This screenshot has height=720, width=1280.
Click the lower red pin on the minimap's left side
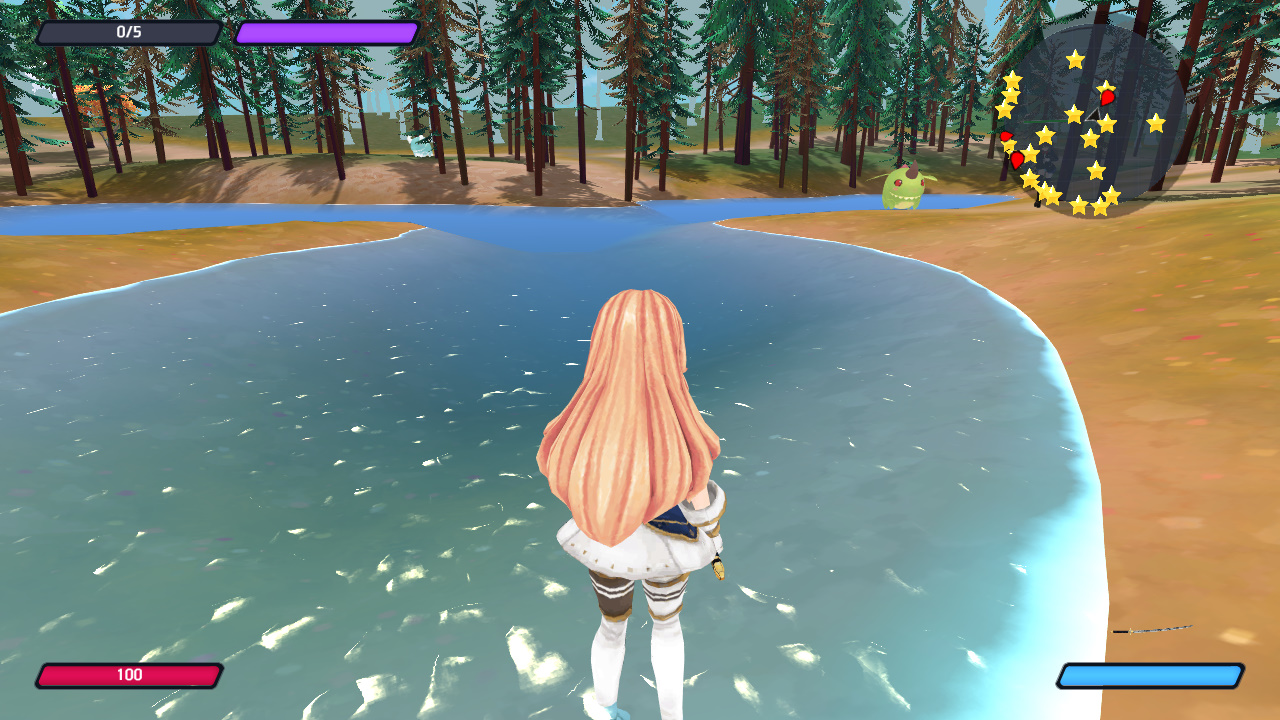[x=1016, y=159]
